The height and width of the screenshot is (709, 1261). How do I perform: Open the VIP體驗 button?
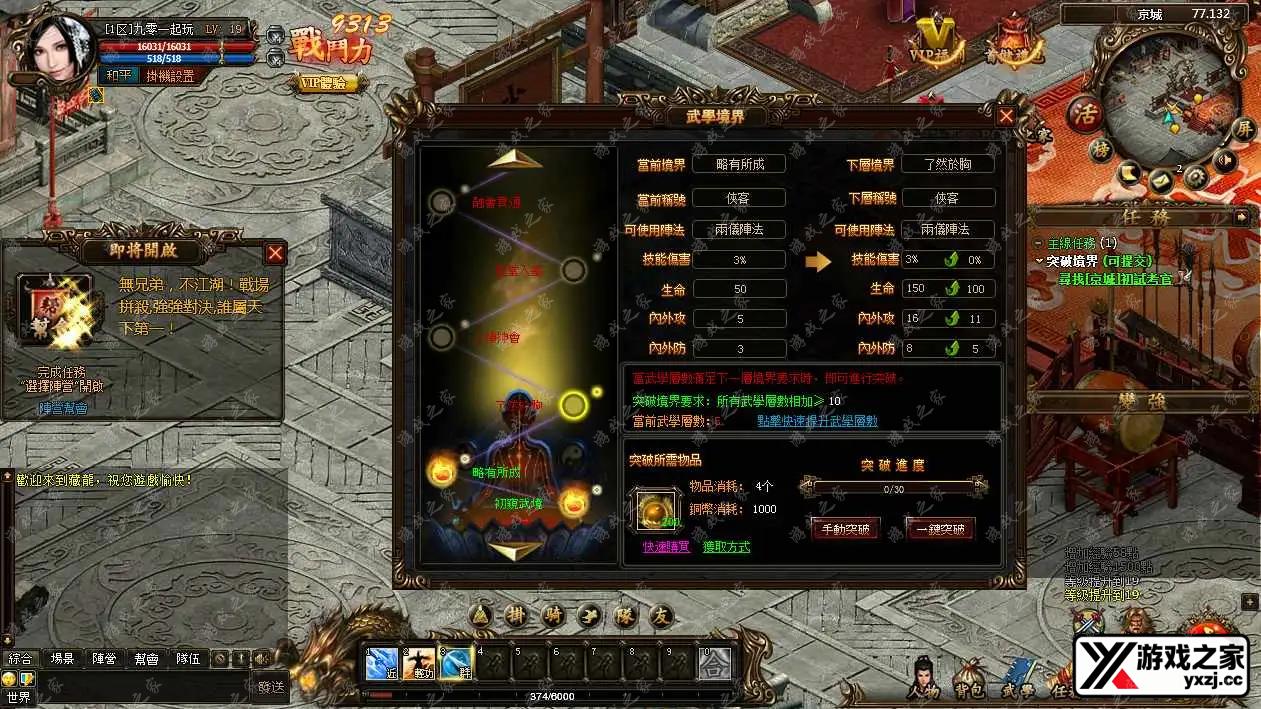pos(327,84)
